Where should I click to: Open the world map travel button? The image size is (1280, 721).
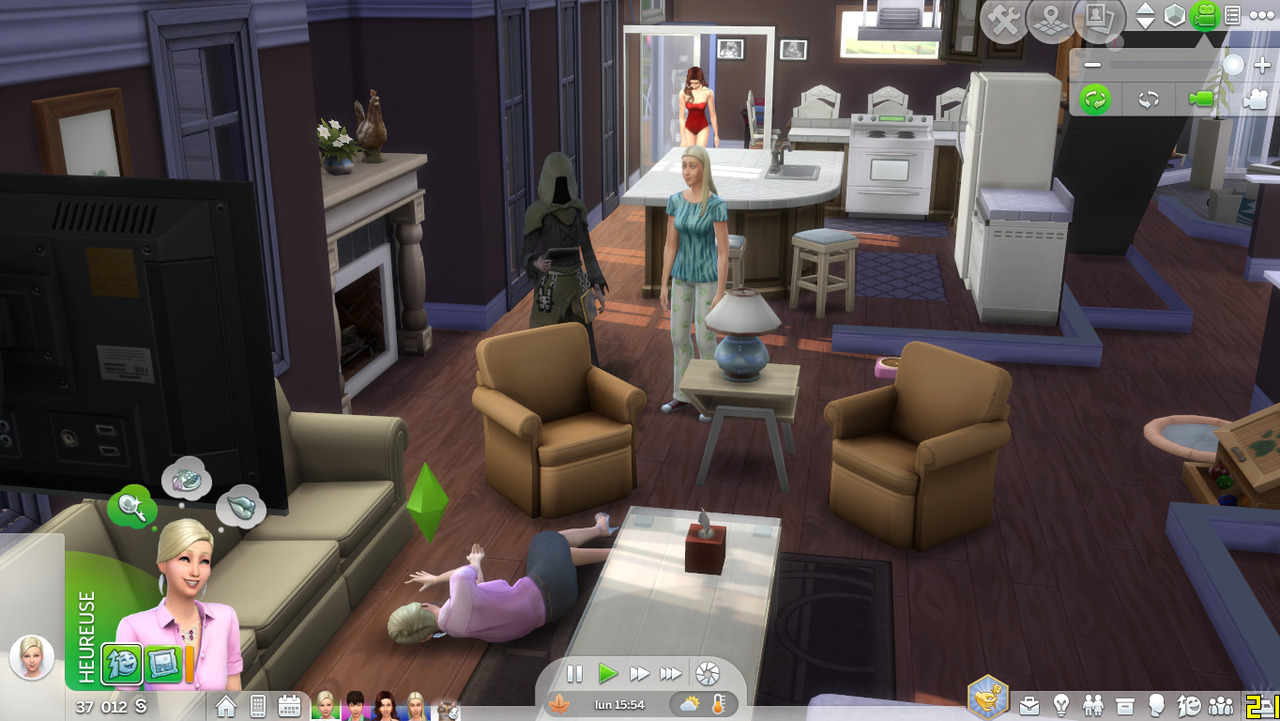click(1050, 20)
